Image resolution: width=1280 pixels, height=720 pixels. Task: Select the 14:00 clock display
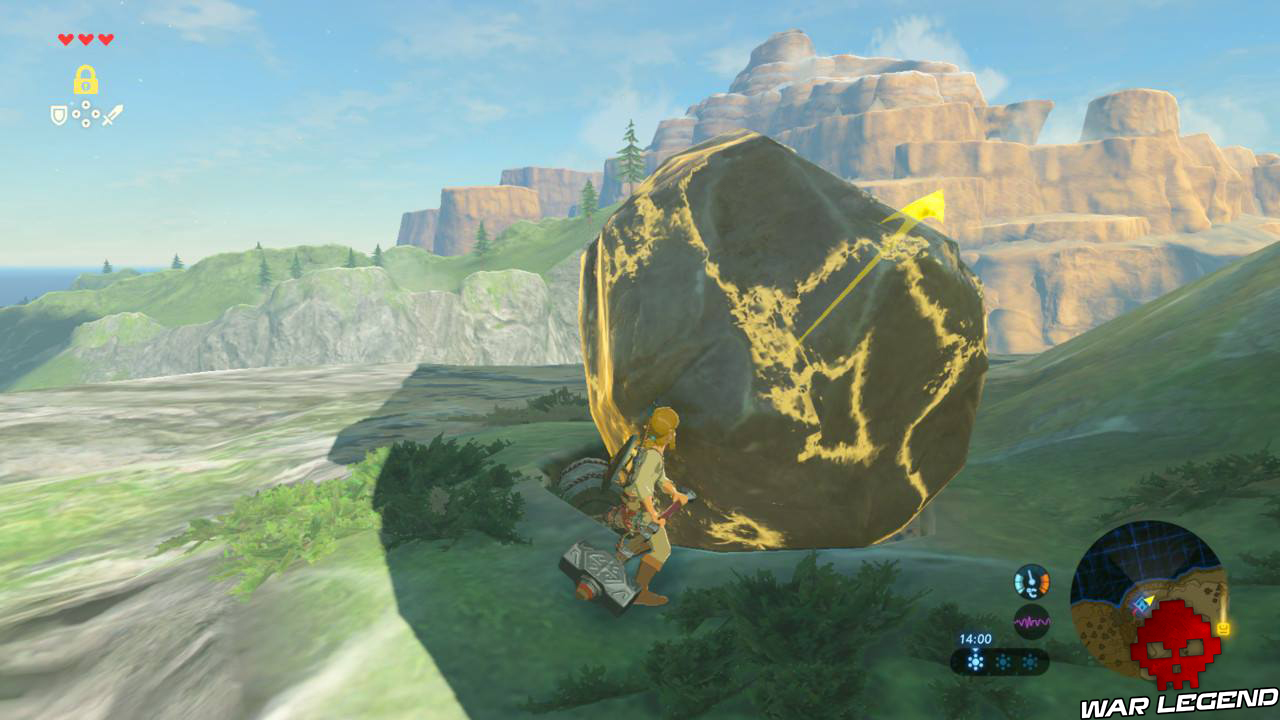[974, 637]
